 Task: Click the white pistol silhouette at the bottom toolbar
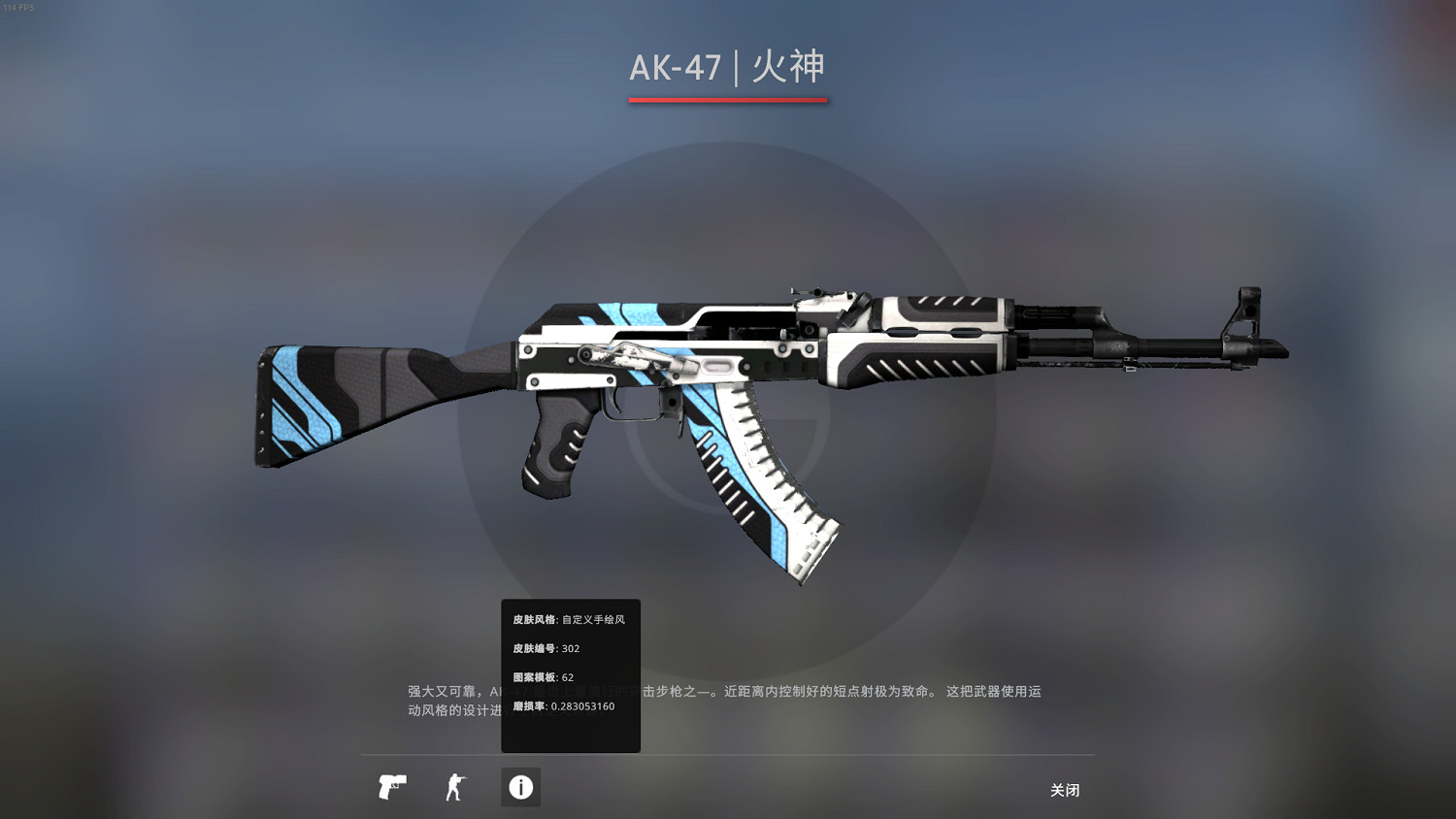391,787
